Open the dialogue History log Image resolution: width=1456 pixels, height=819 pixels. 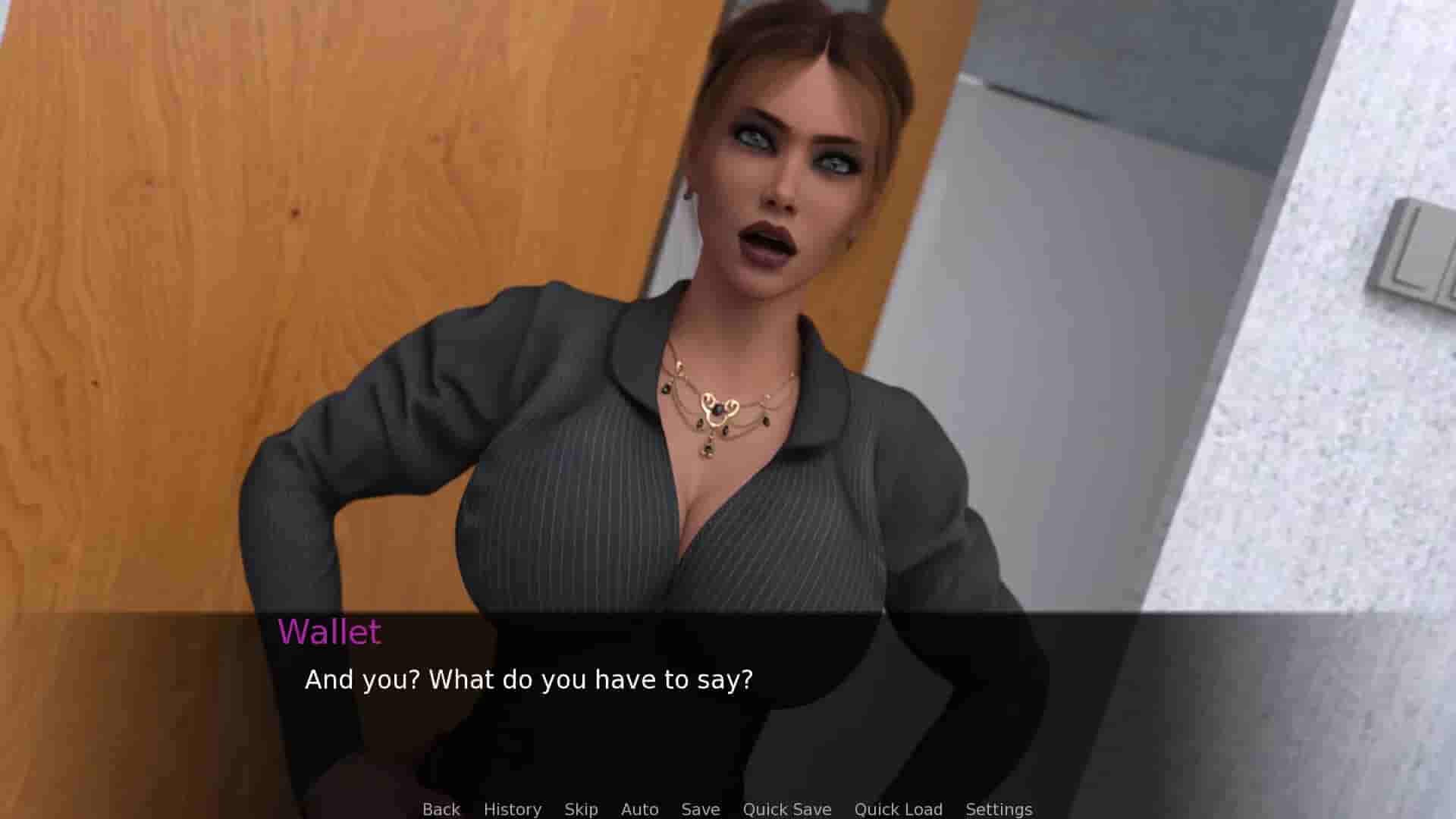tap(513, 808)
